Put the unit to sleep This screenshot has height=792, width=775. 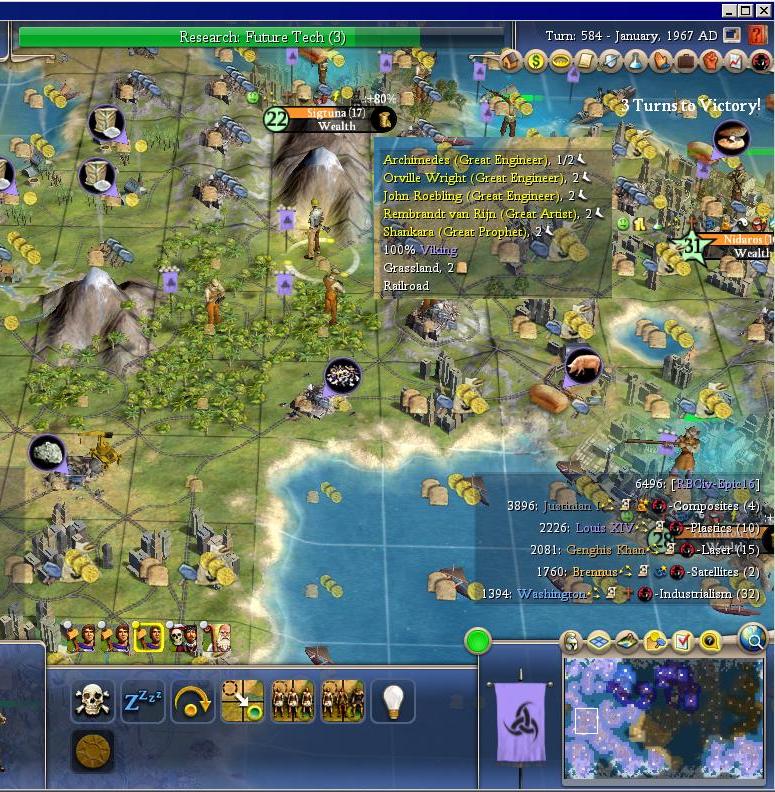tap(142, 701)
